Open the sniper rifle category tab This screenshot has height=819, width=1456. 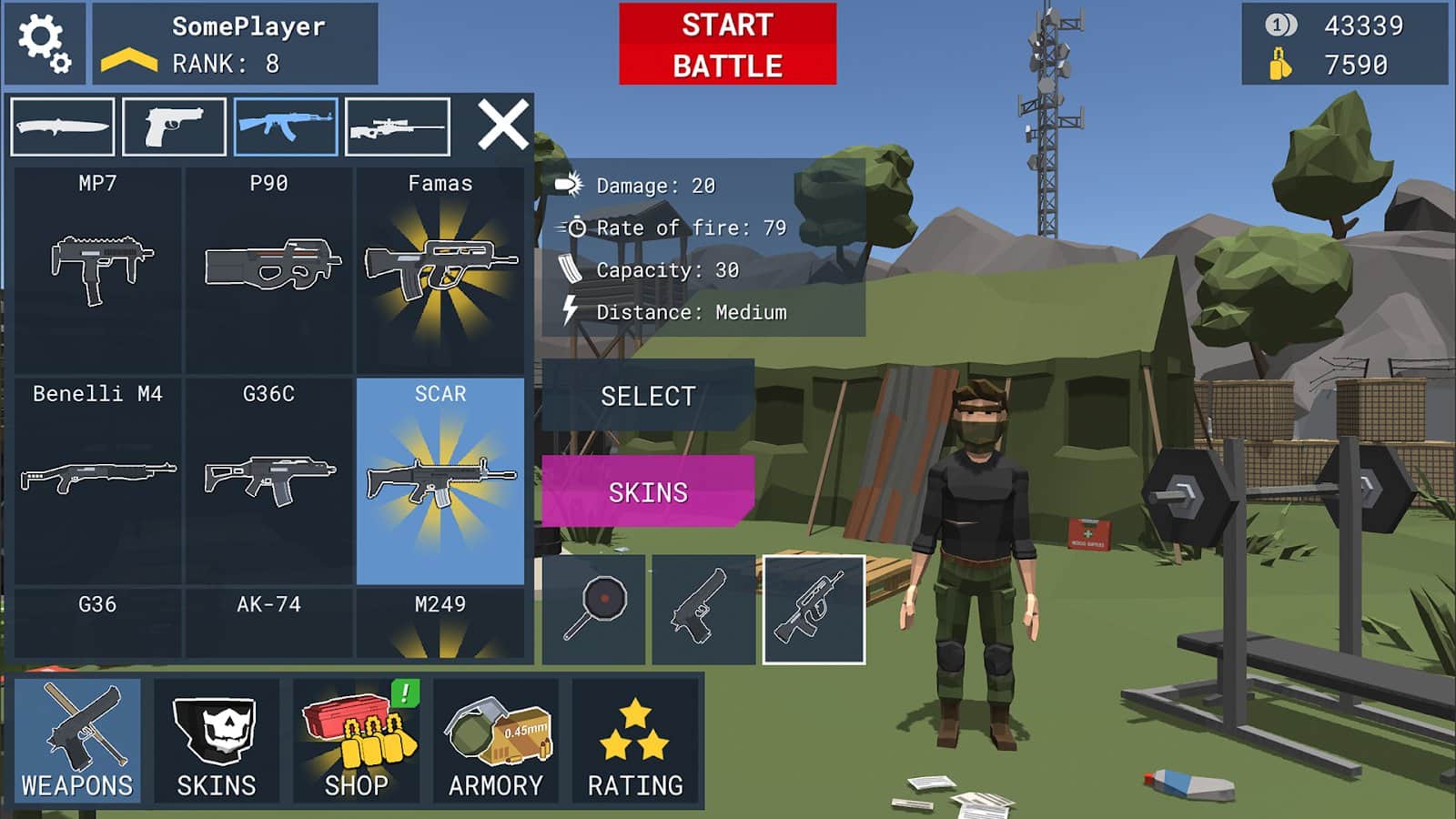pos(398,127)
